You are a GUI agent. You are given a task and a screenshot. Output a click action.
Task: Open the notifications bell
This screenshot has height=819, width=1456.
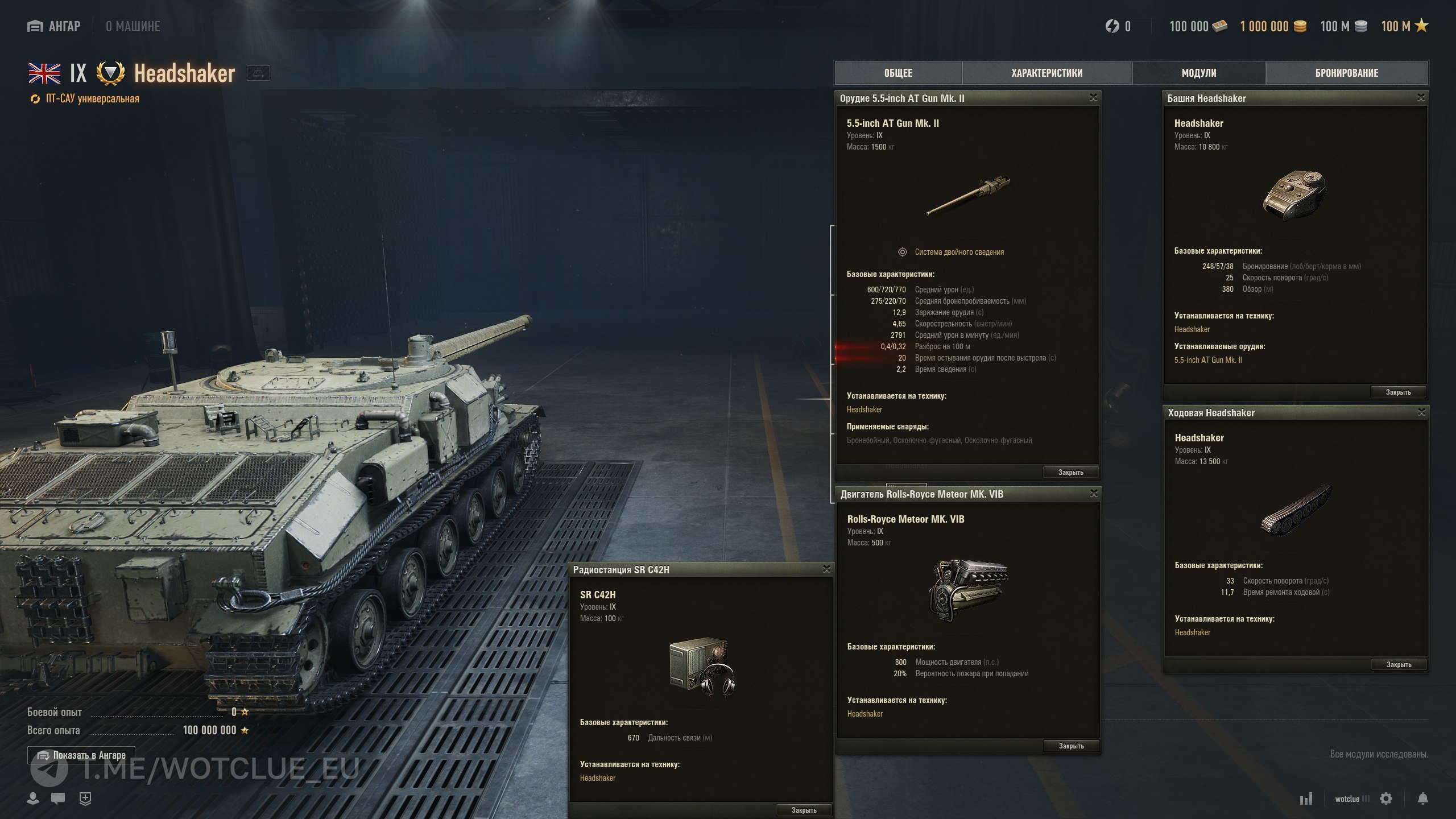pyautogui.click(x=1422, y=799)
